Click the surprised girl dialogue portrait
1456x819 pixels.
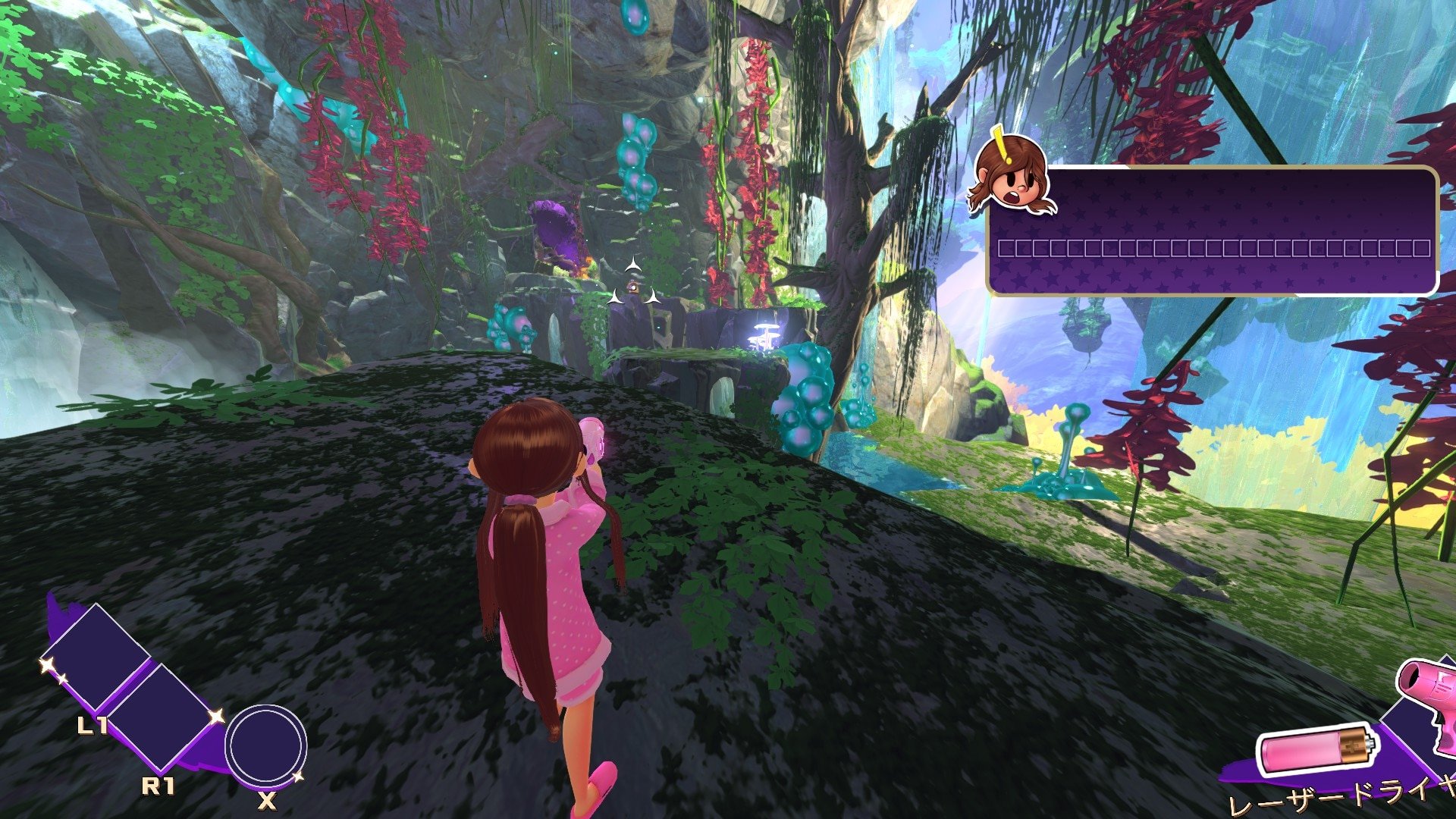click(x=1012, y=176)
